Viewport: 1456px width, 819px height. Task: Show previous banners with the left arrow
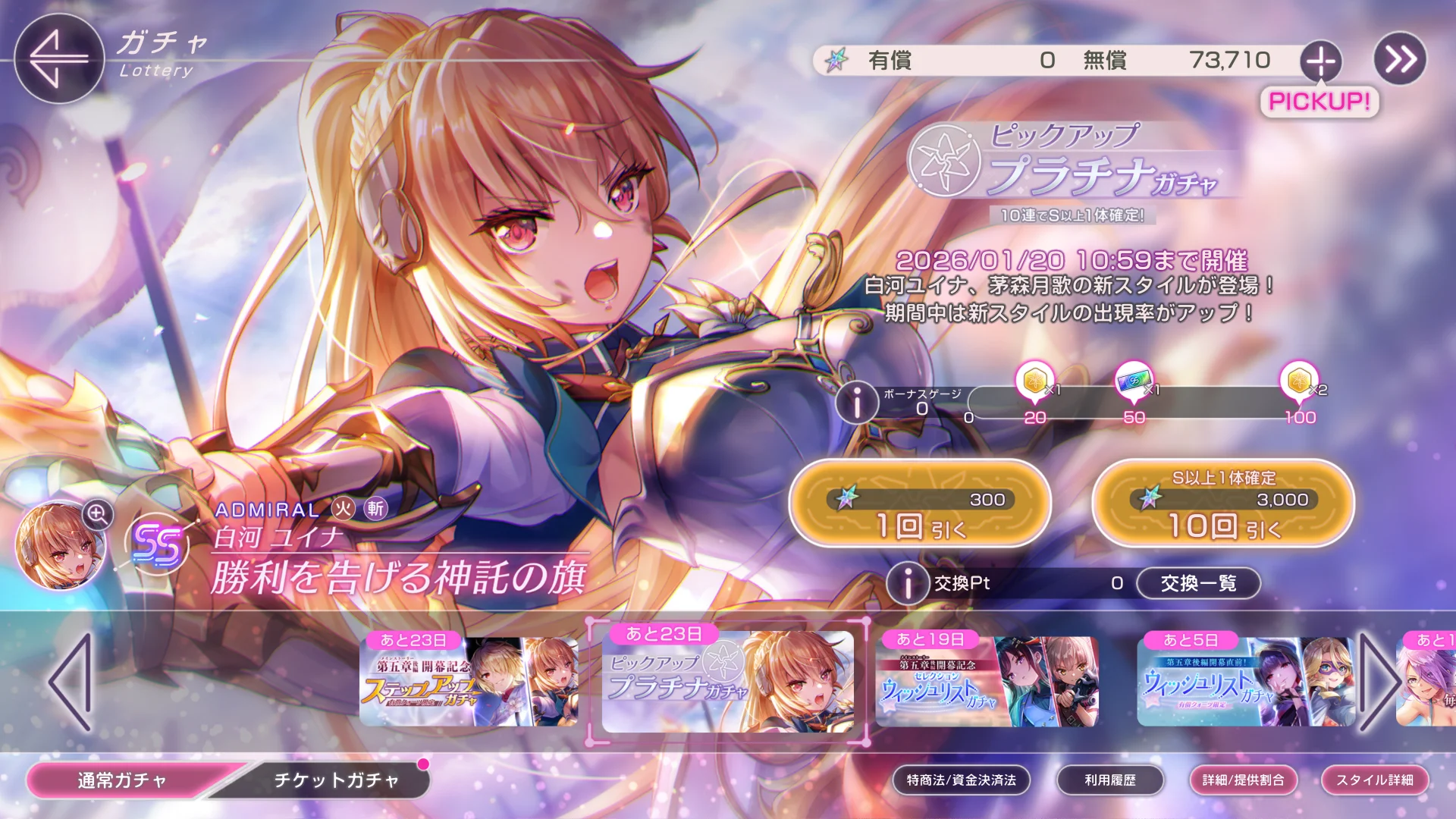tap(71, 682)
